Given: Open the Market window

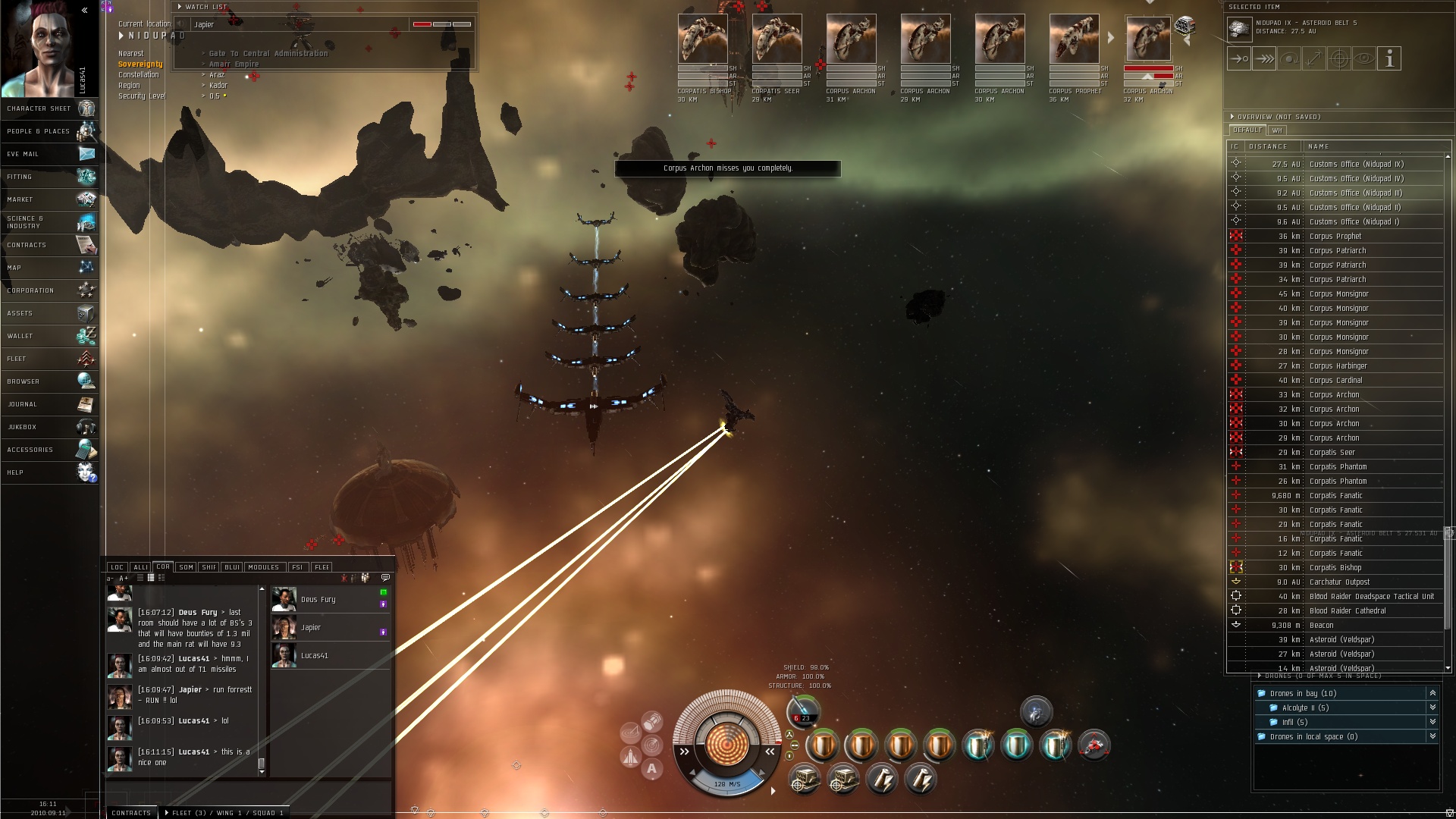Looking at the screenshot, I should [x=49, y=199].
